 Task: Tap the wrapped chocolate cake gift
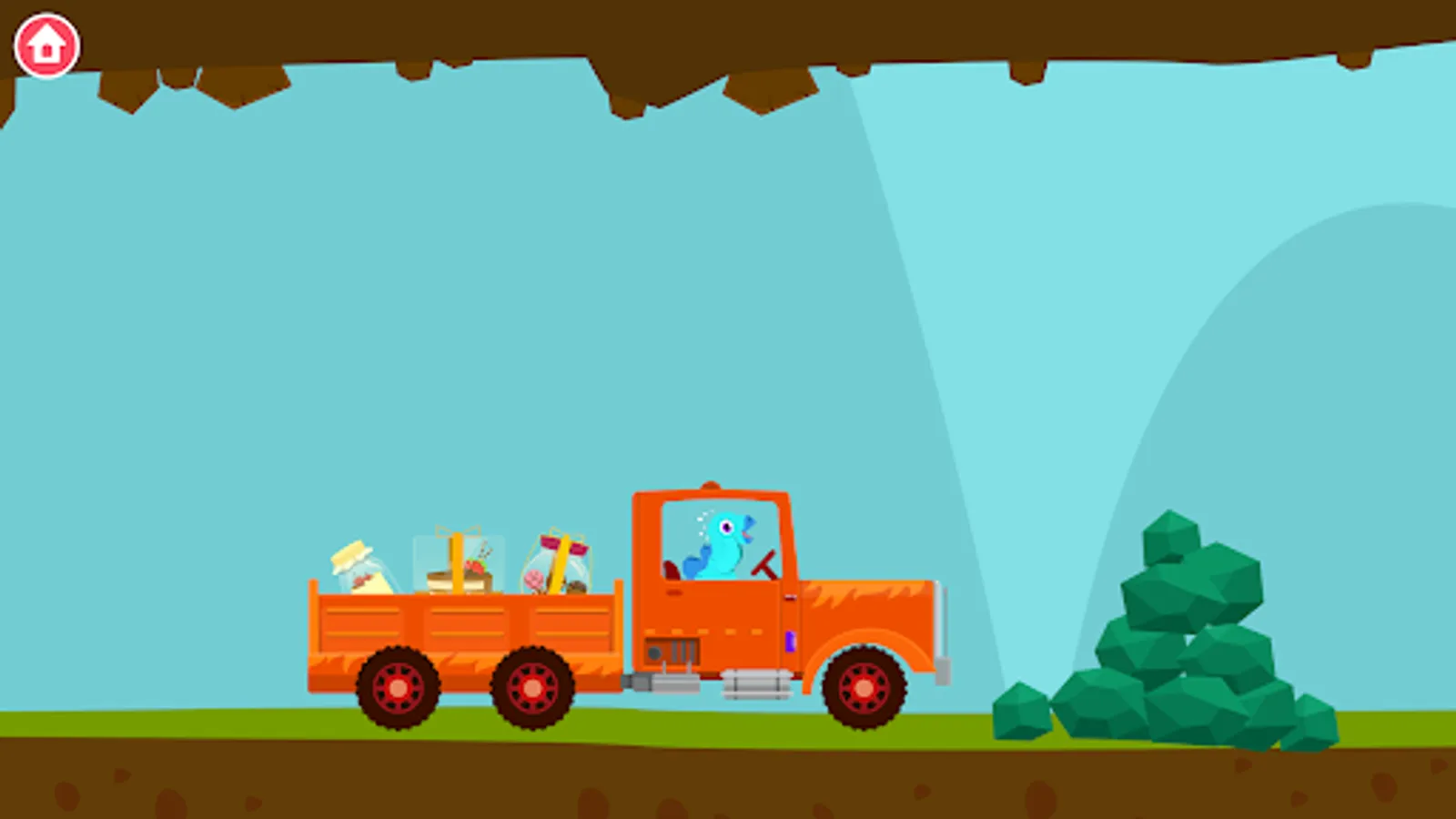tap(460, 564)
